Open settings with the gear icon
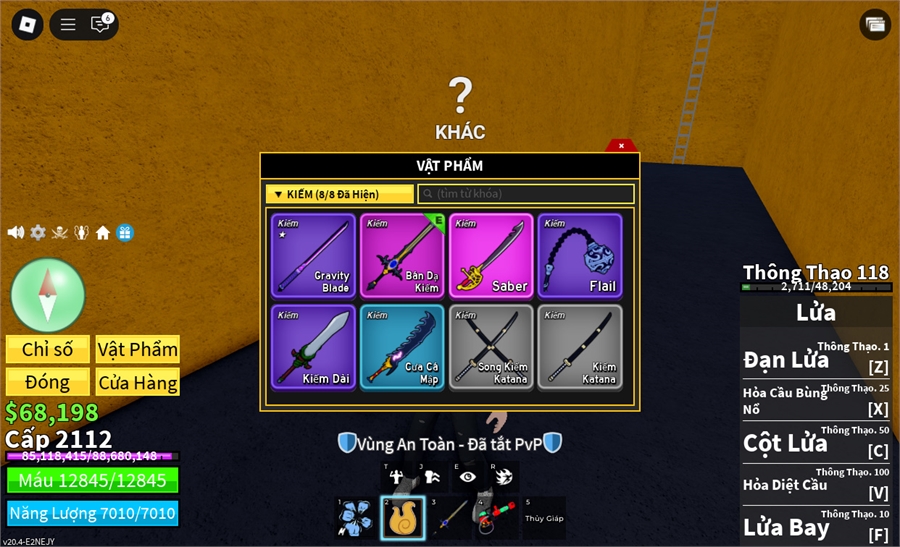Screen dimensions: 900x547 point(38,233)
